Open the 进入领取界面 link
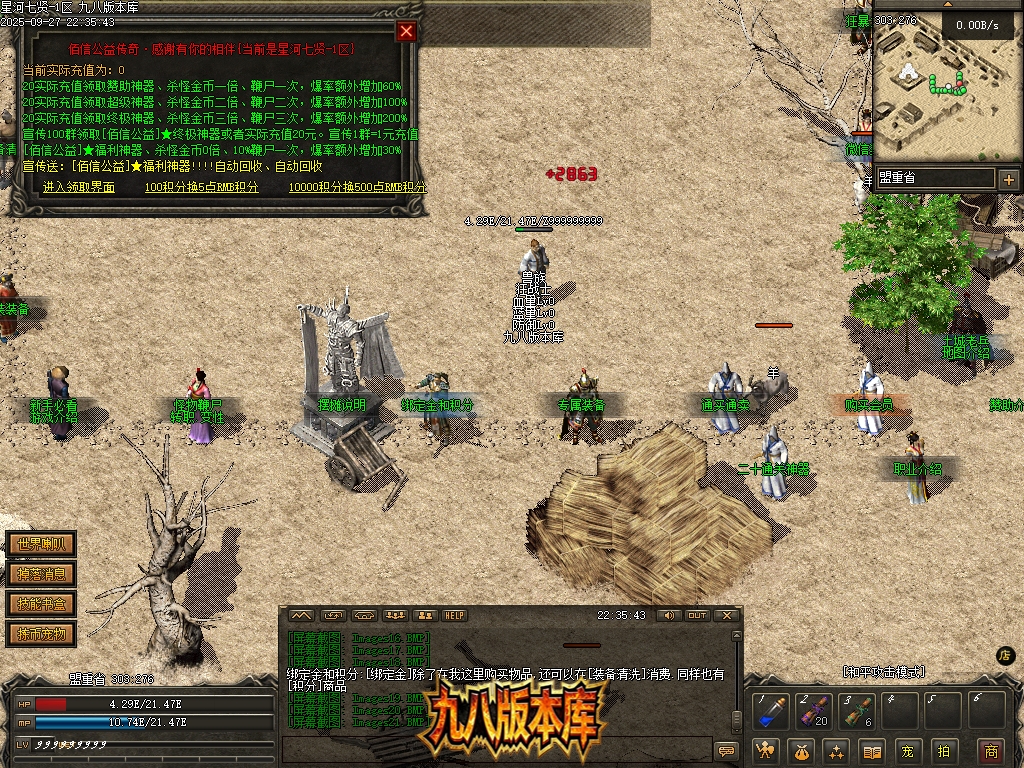1024x768 pixels. (79, 187)
